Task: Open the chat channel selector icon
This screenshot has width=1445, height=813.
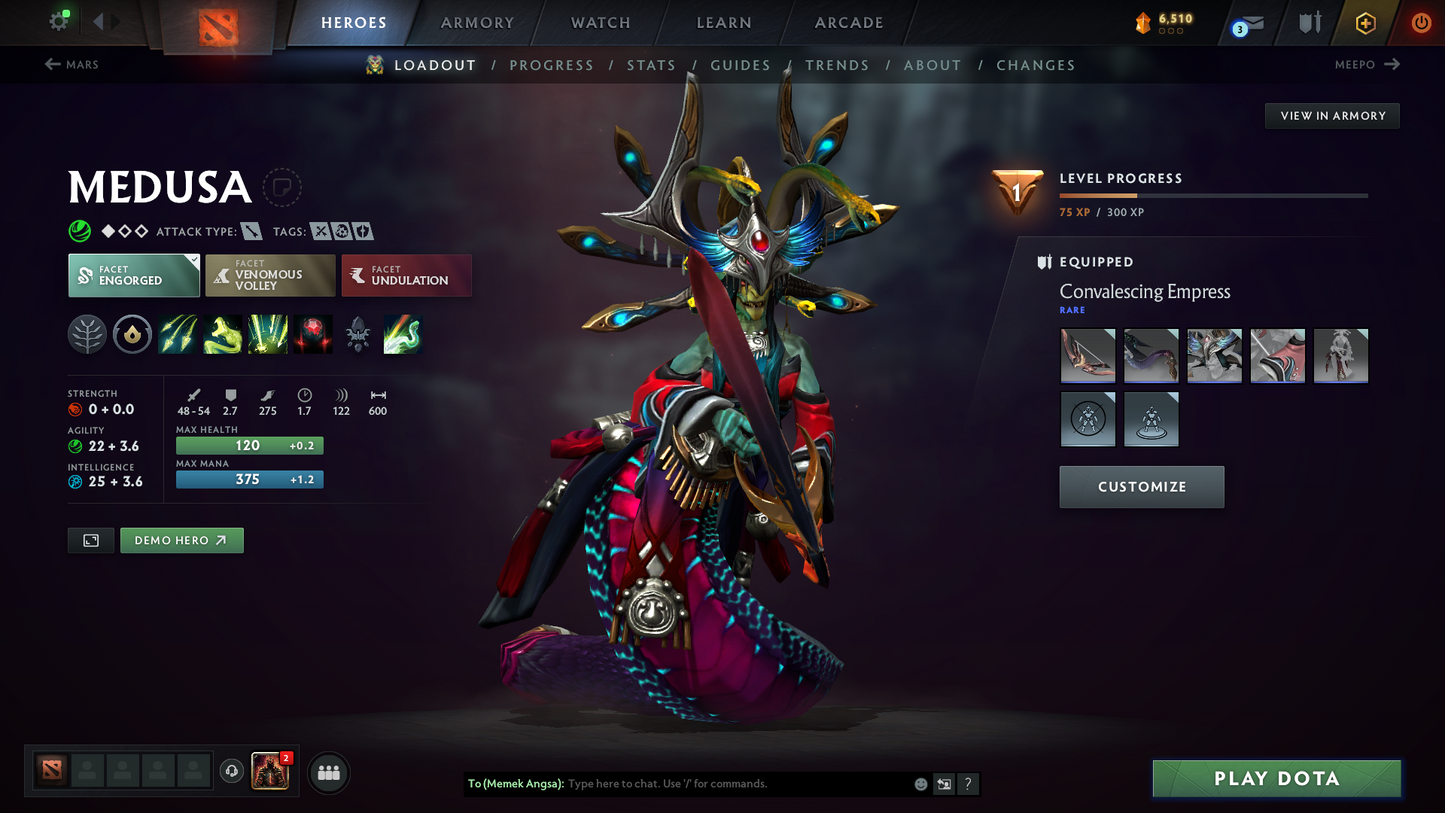Action: (943, 784)
